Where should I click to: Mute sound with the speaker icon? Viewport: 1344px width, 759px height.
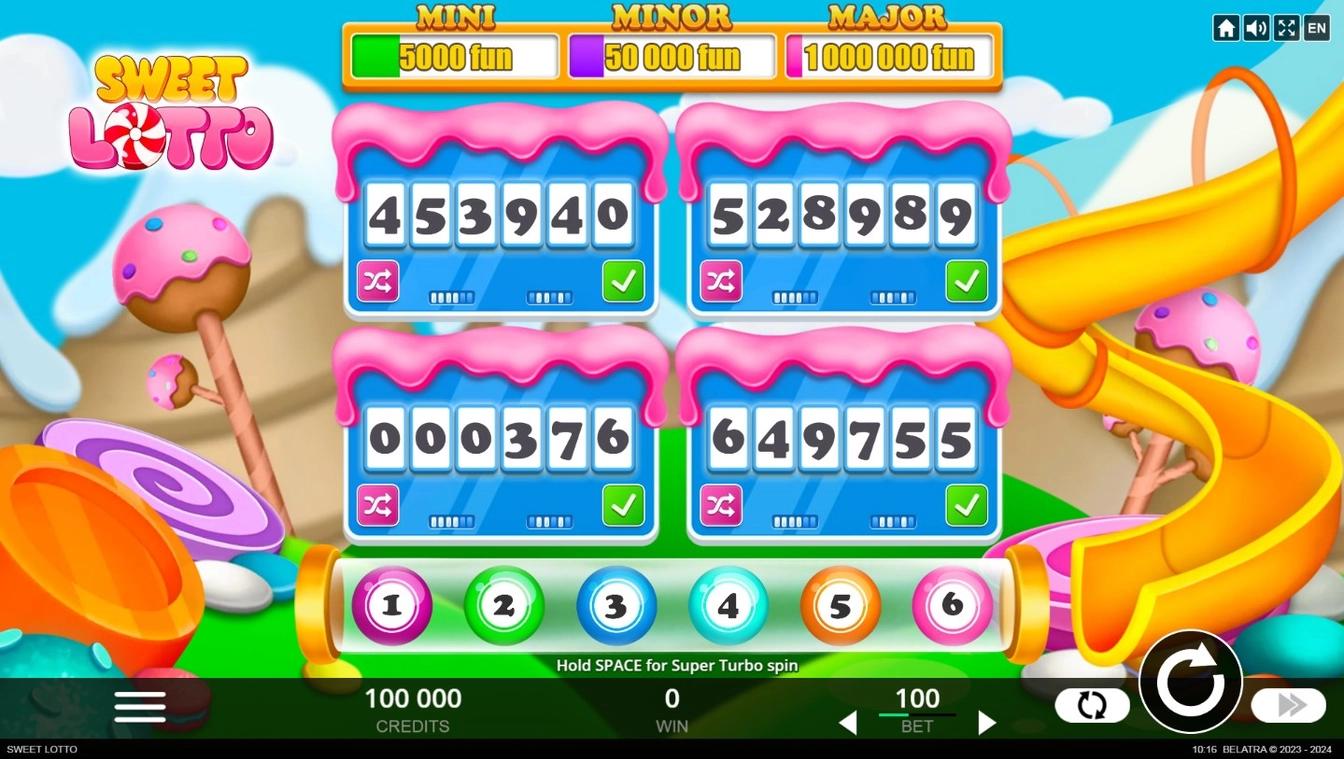click(1256, 27)
